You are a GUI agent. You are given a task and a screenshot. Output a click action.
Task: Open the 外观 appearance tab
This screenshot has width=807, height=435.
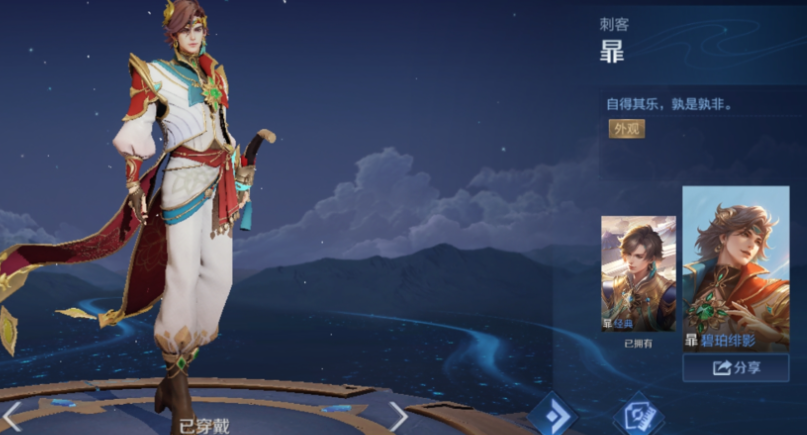(627, 129)
